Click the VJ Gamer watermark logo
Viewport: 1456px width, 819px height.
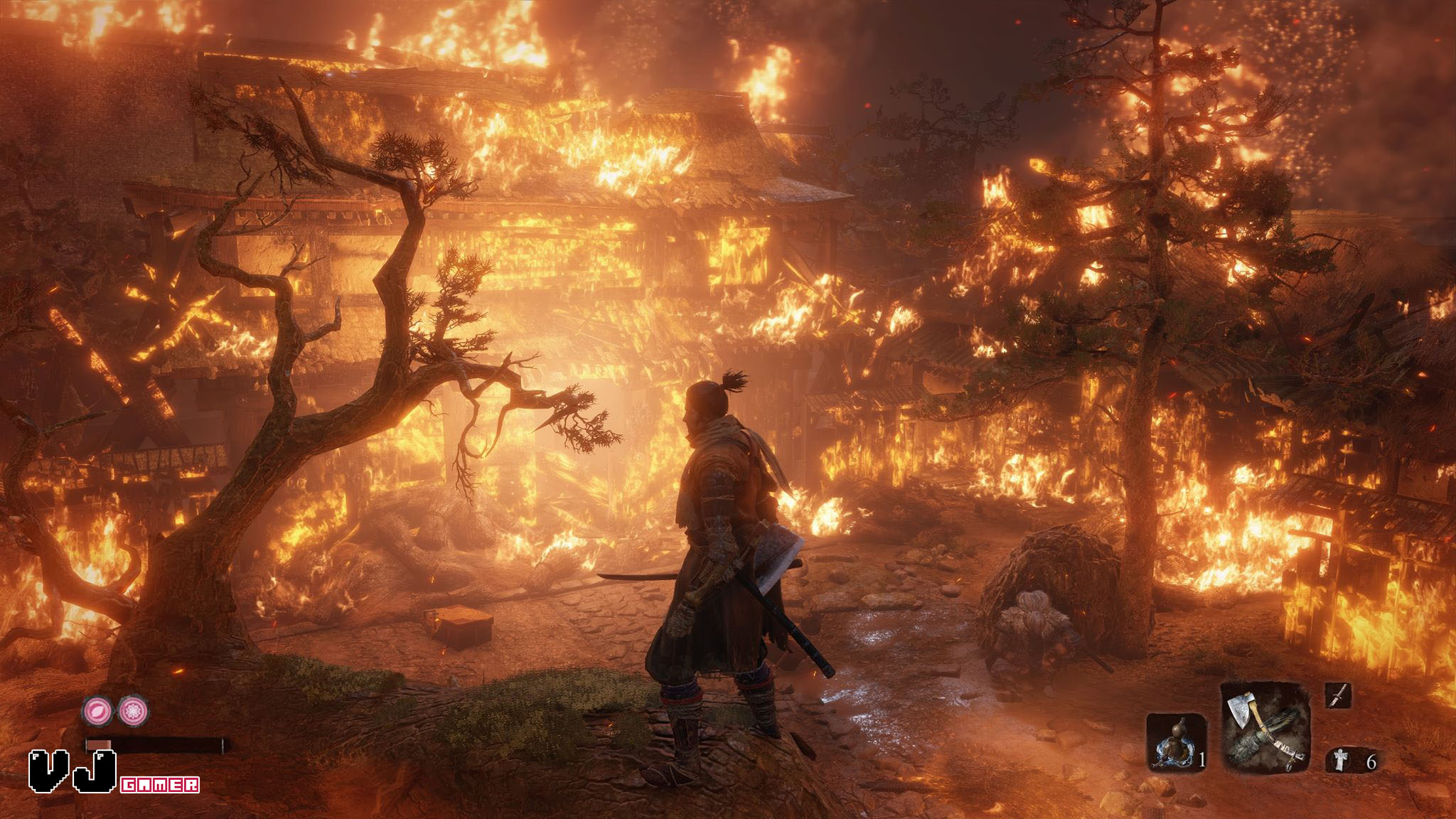[114, 772]
